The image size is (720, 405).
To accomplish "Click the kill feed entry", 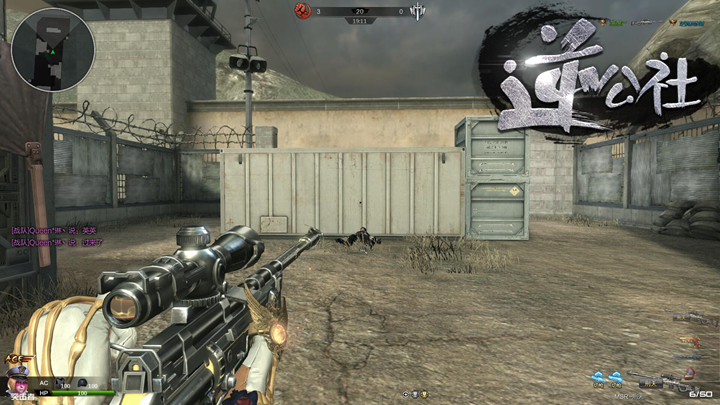I will click(640, 22).
